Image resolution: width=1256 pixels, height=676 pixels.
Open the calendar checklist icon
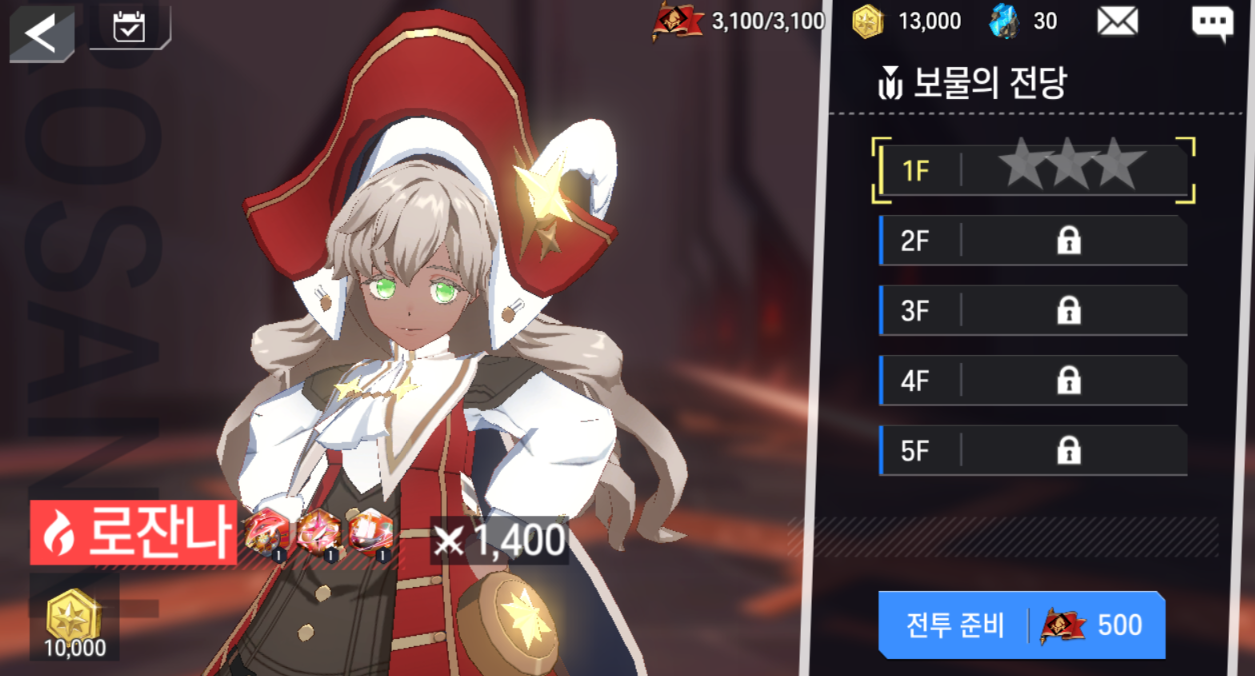pyautogui.click(x=129, y=27)
